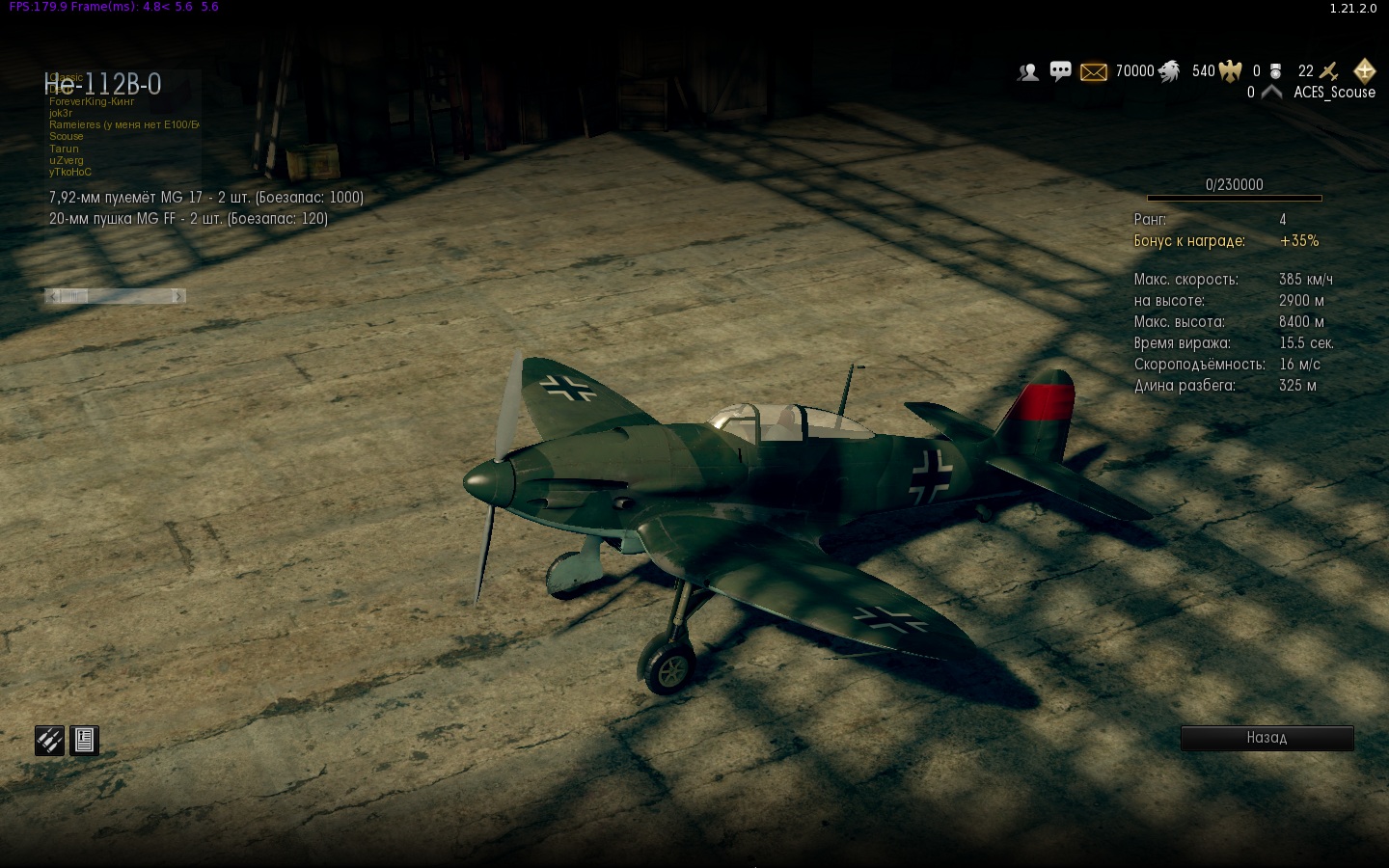This screenshot has width=1389, height=868.
Task: Click the scrollbar's right arrow
Action: (x=177, y=296)
